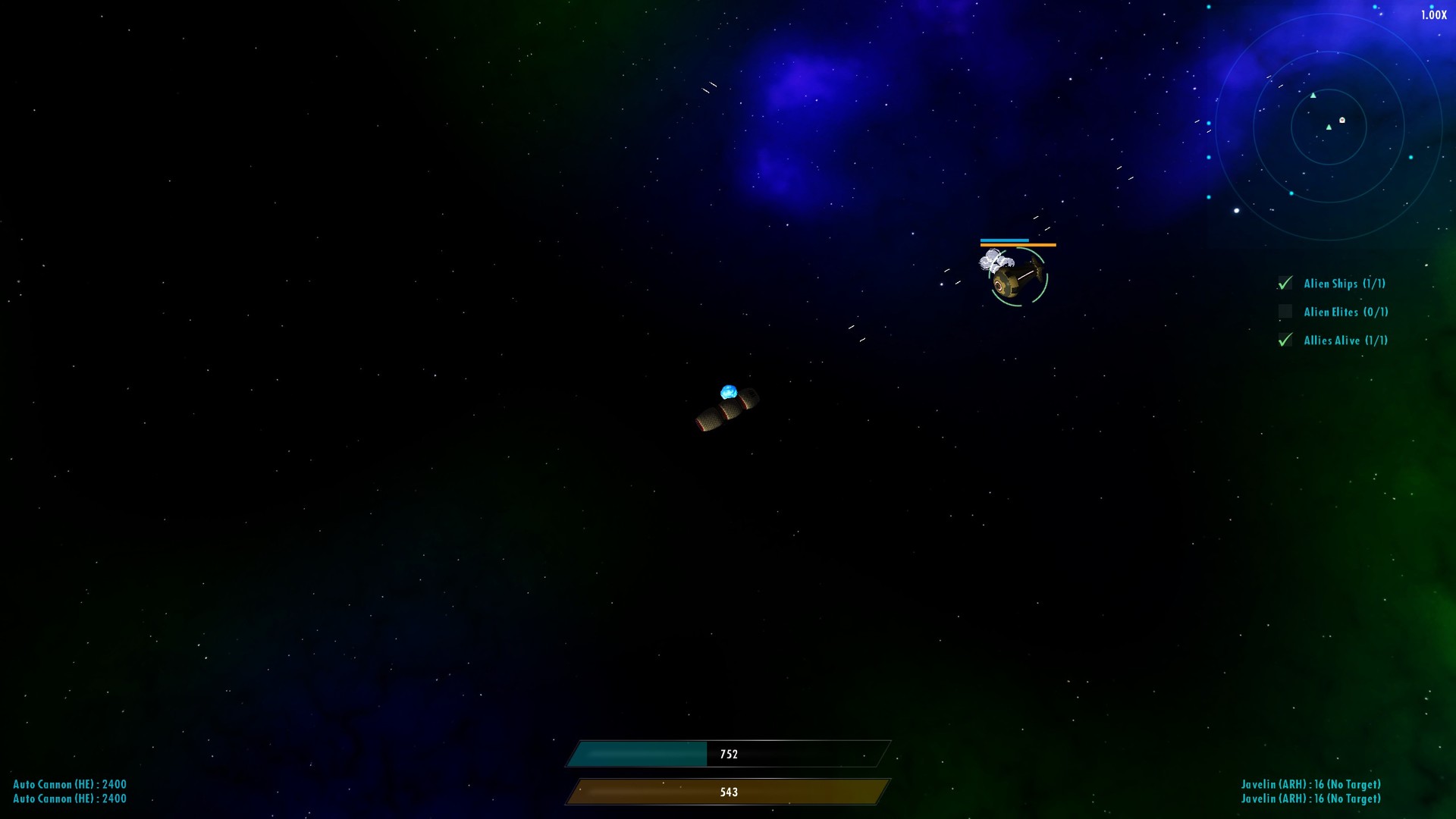The width and height of the screenshot is (1456, 819).
Task: Expand the objectives checklist panel
Action: (1331, 311)
